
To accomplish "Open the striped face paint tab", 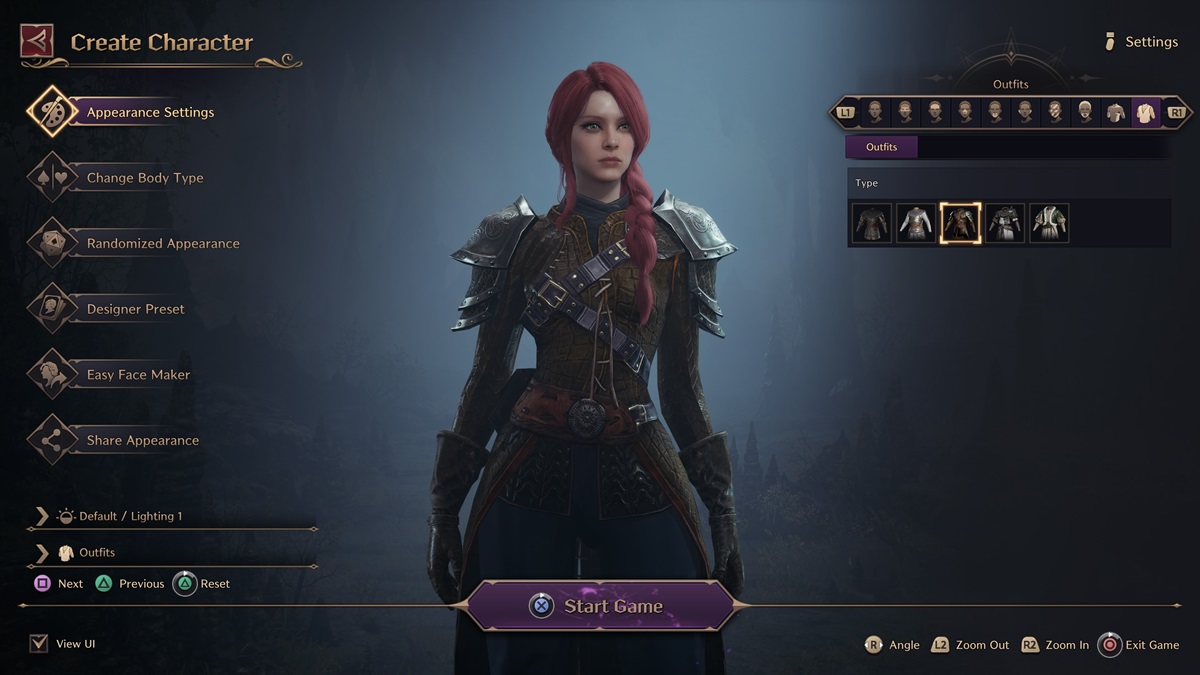I will [x=1055, y=112].
